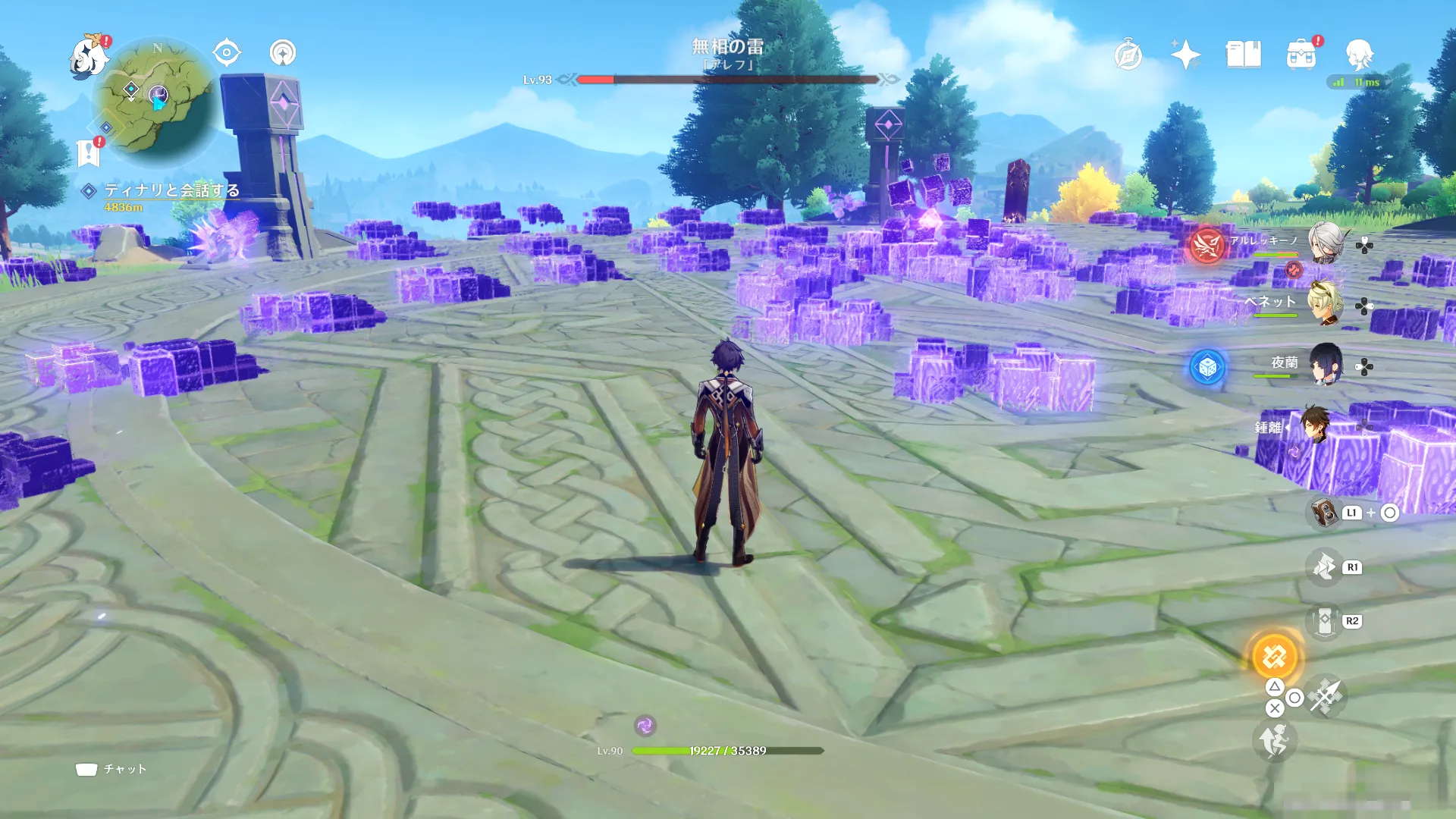
Task: Open the Paimon menu icon
Action: pos(89,57)
